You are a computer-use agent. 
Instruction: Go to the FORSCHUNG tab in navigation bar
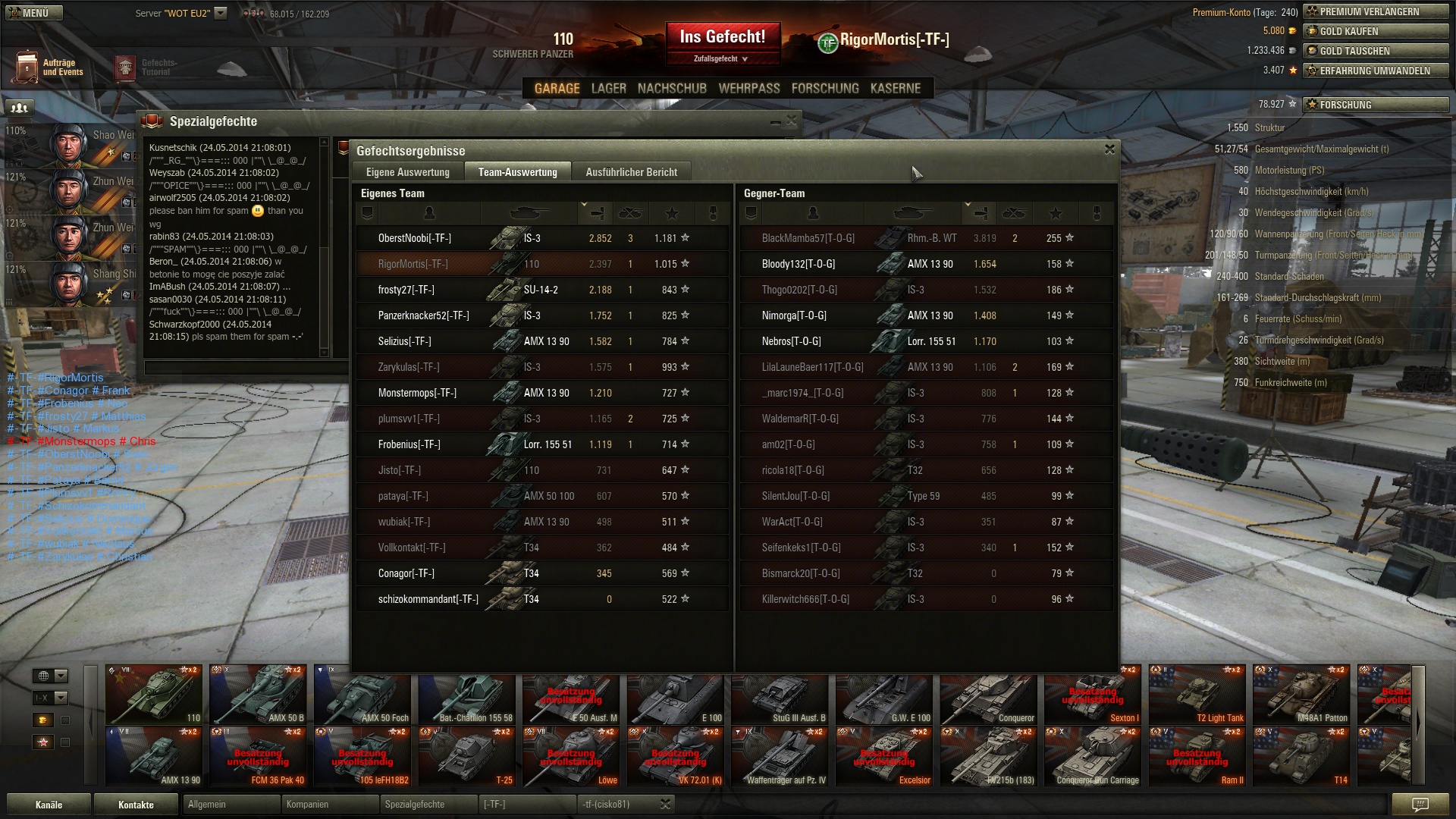click(825, 89)
